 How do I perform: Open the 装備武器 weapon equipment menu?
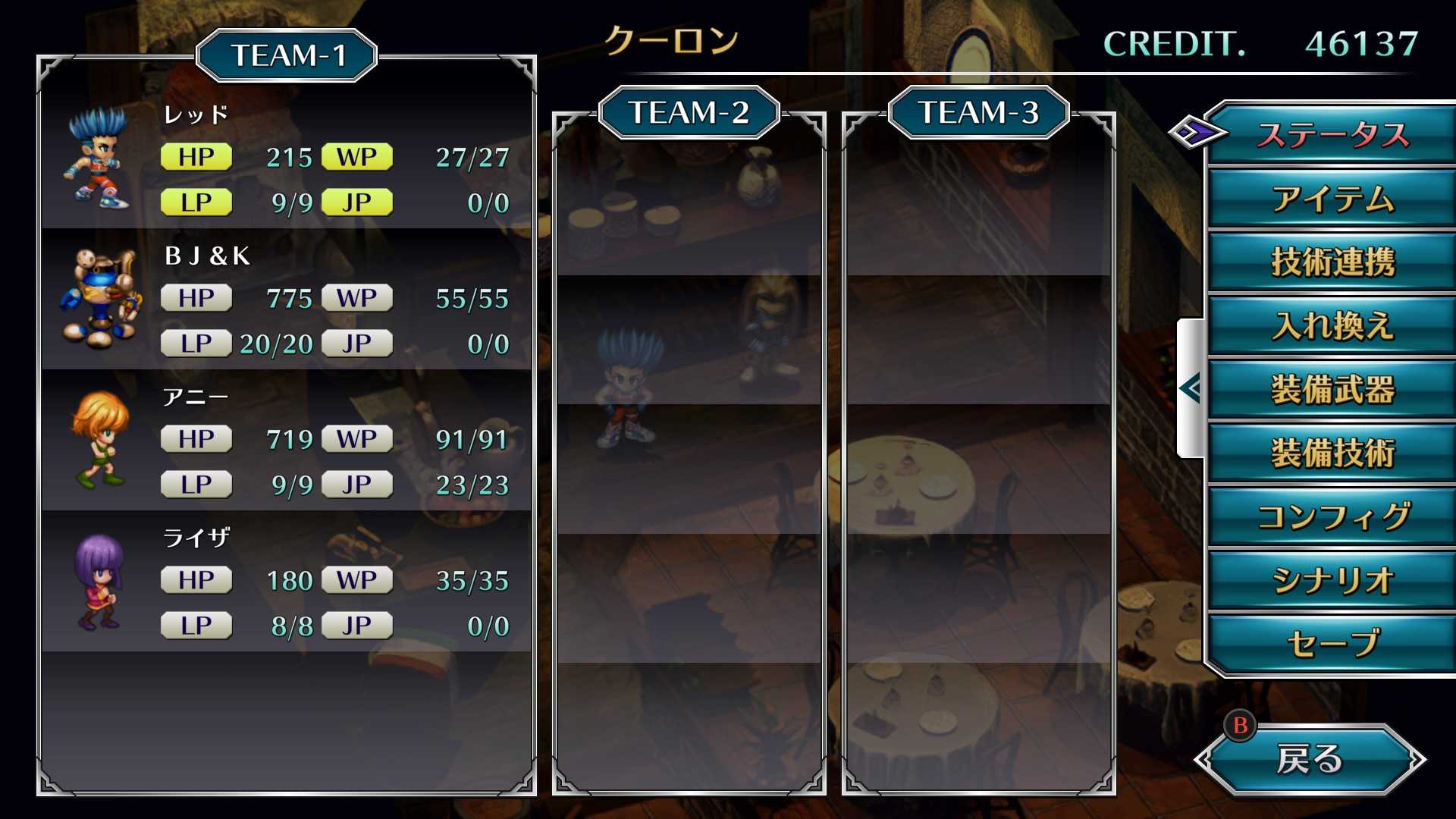pos(1332,390)
